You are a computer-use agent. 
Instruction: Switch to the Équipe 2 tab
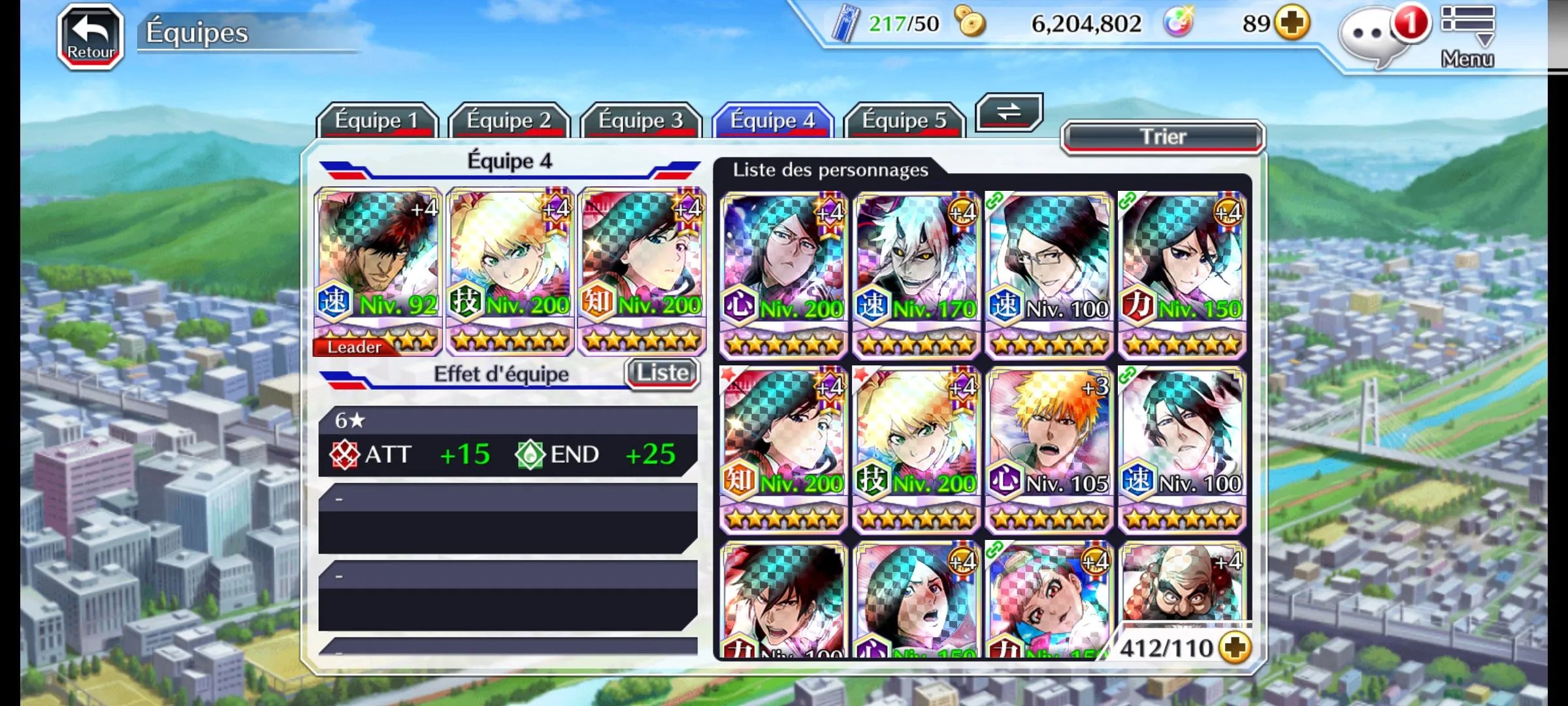pyautogui.click(x=508, y=120)
